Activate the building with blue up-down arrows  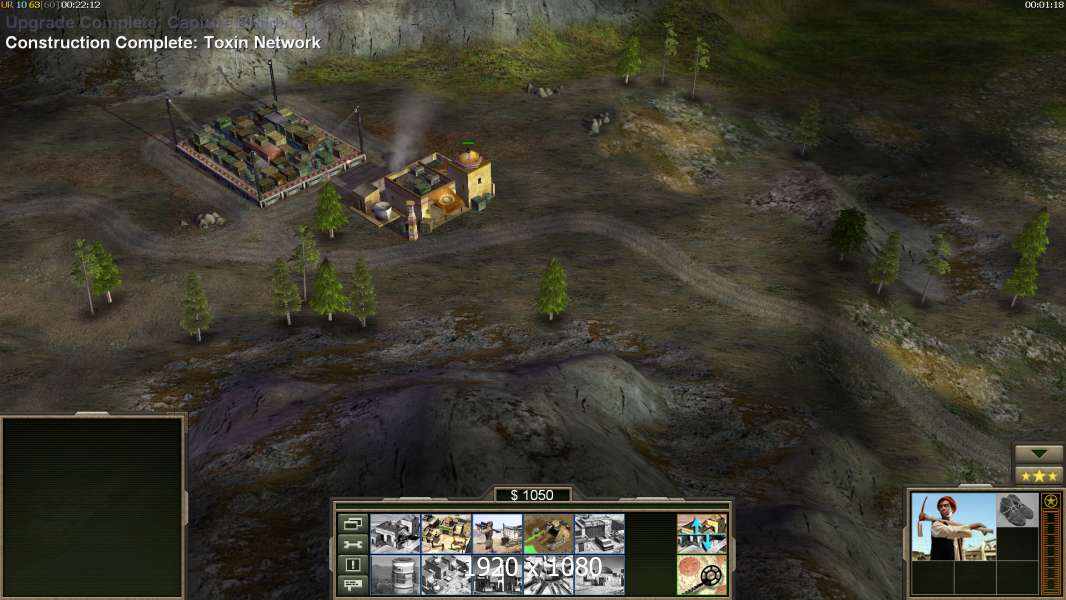point(702,534)
